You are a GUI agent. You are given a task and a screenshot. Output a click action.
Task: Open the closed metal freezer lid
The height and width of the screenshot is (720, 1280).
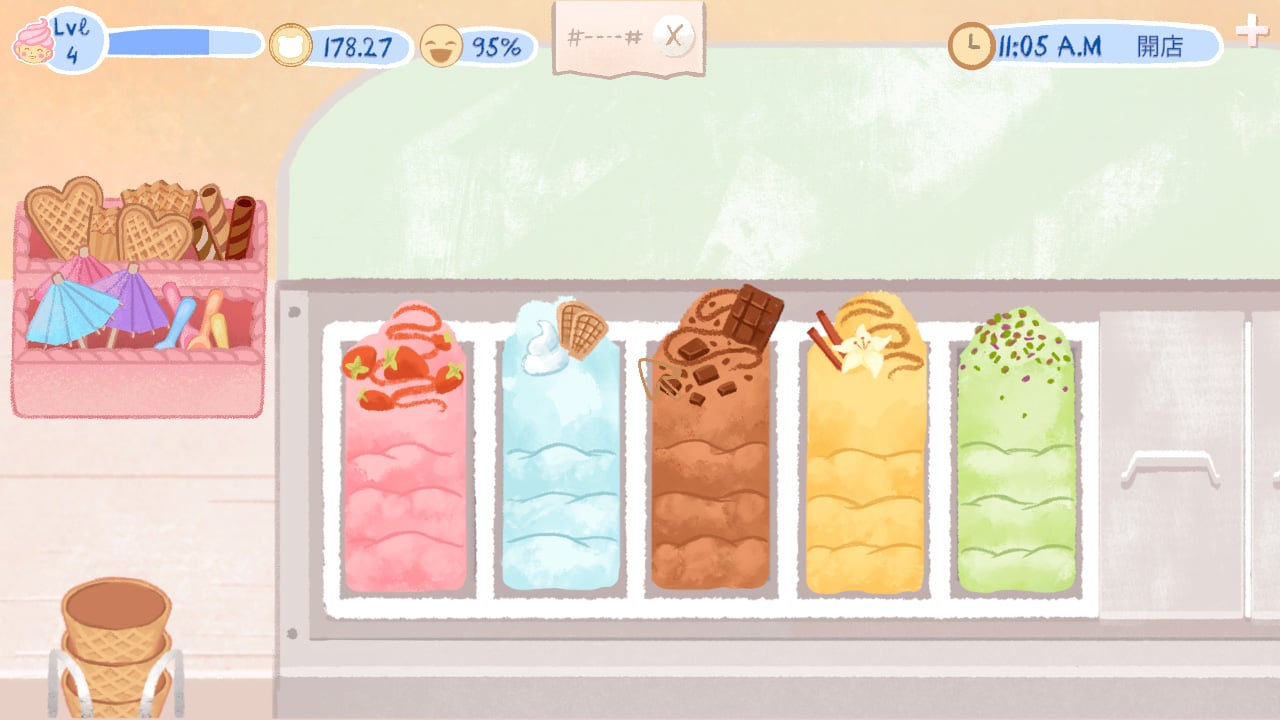point(1170,465)
